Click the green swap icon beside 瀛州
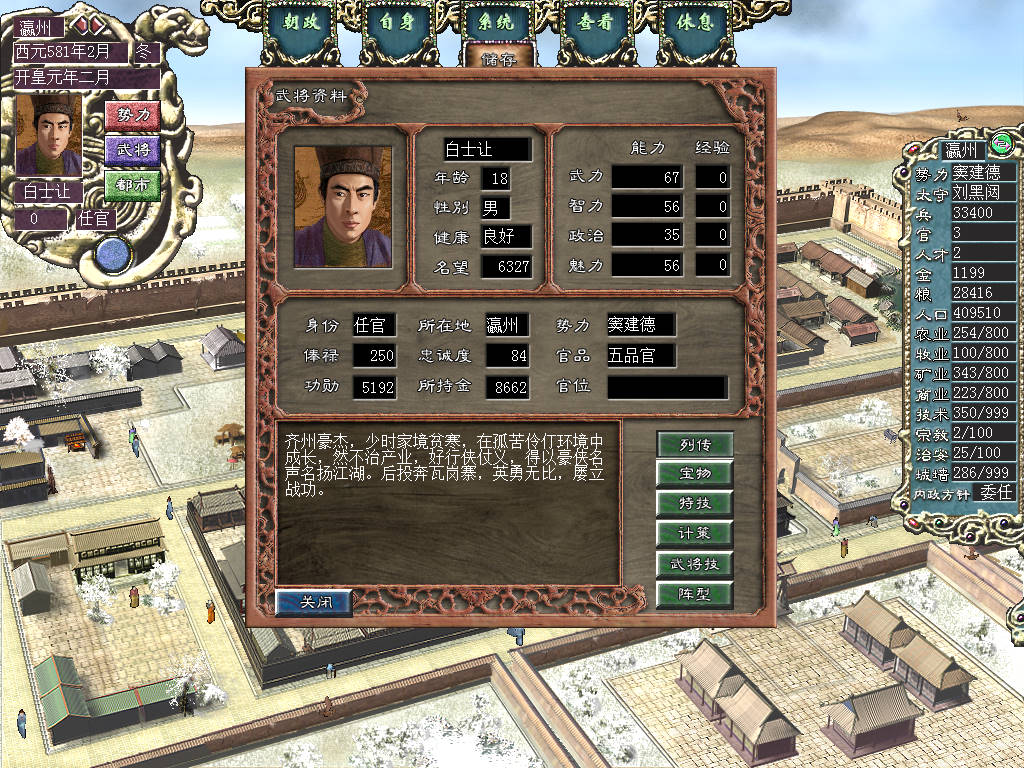This screenshot has height=768, width=1024. [x=1003, y=147]
